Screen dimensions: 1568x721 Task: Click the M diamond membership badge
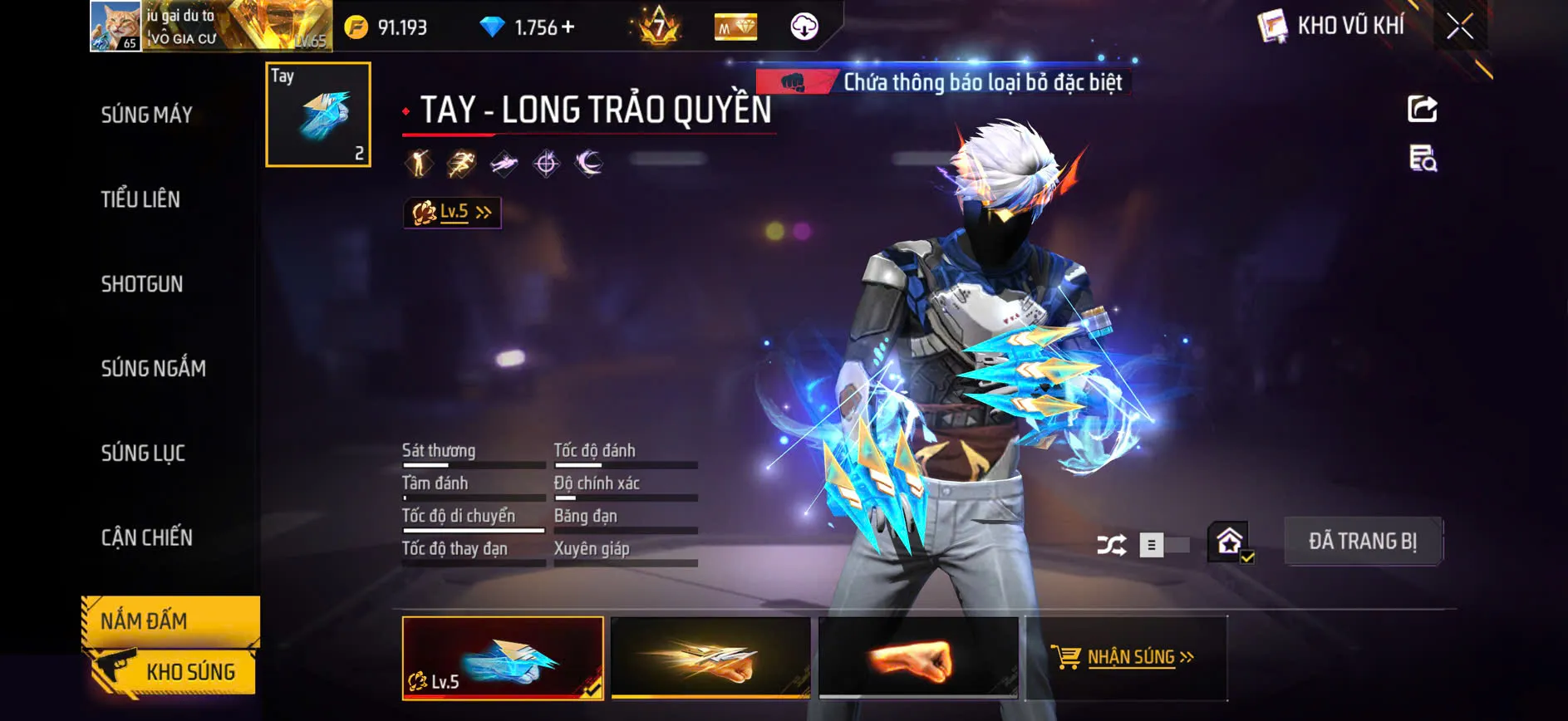pyautogui.click(x=735, y=27)
